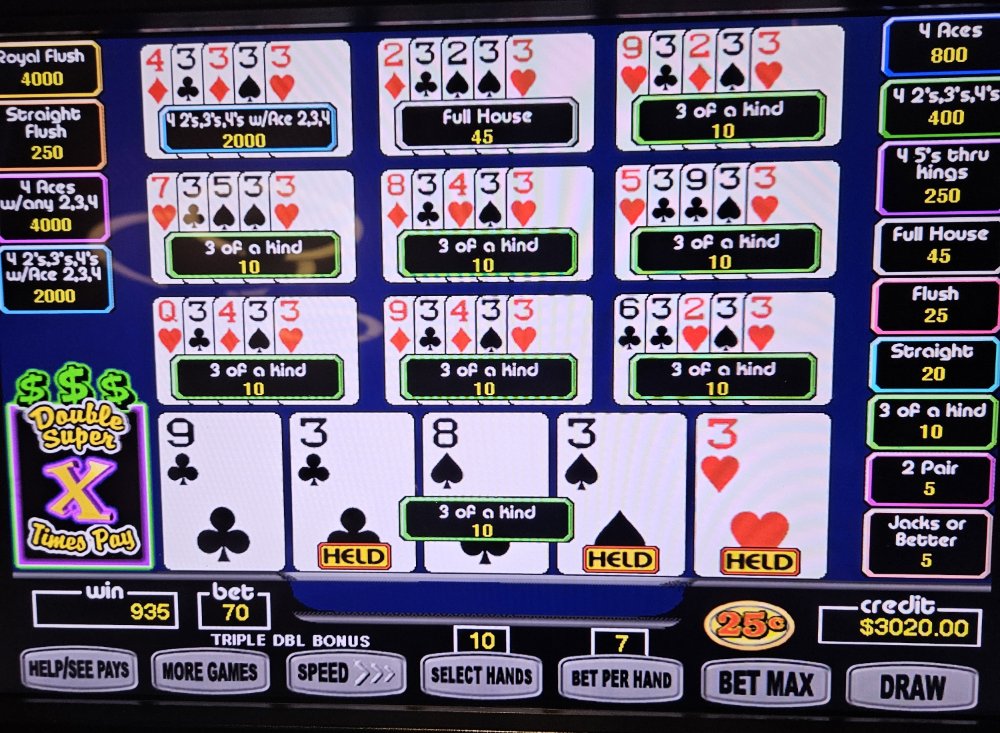Adjust the Select Hands count
The height and width of the screenshot is (733, 1000).
(x=481, y=676)
